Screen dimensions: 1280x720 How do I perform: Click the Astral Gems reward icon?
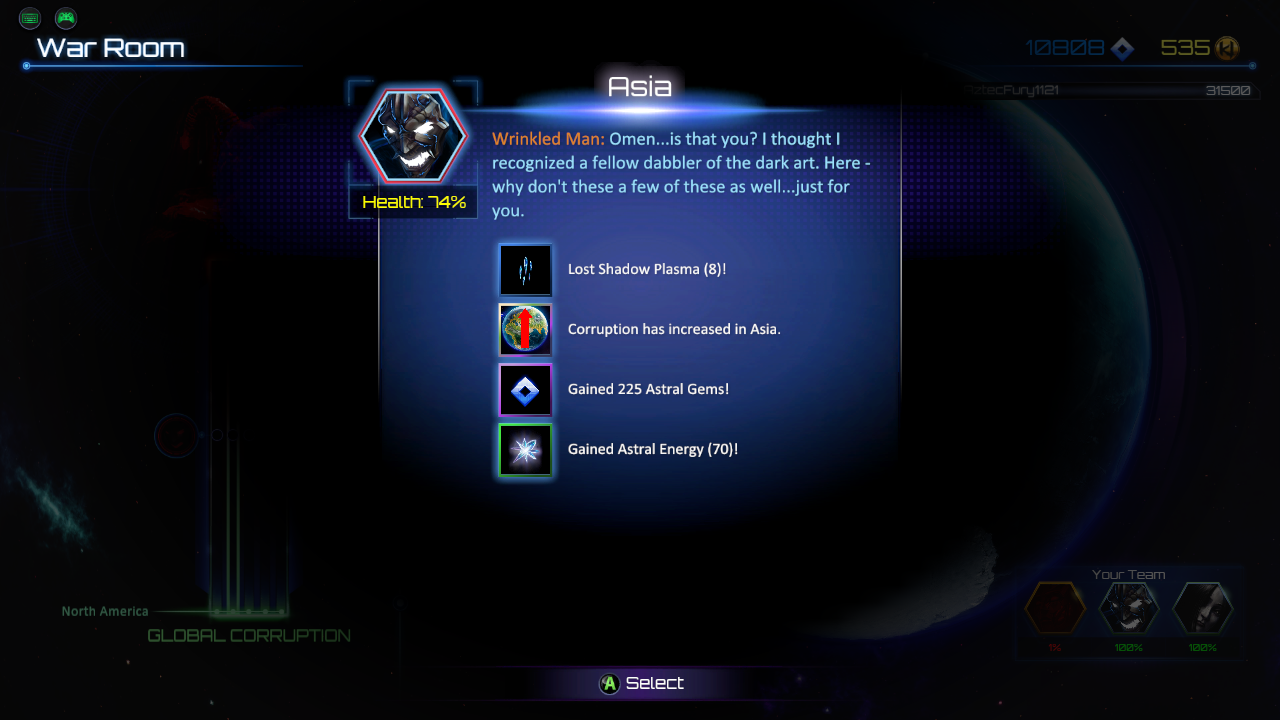525,390
